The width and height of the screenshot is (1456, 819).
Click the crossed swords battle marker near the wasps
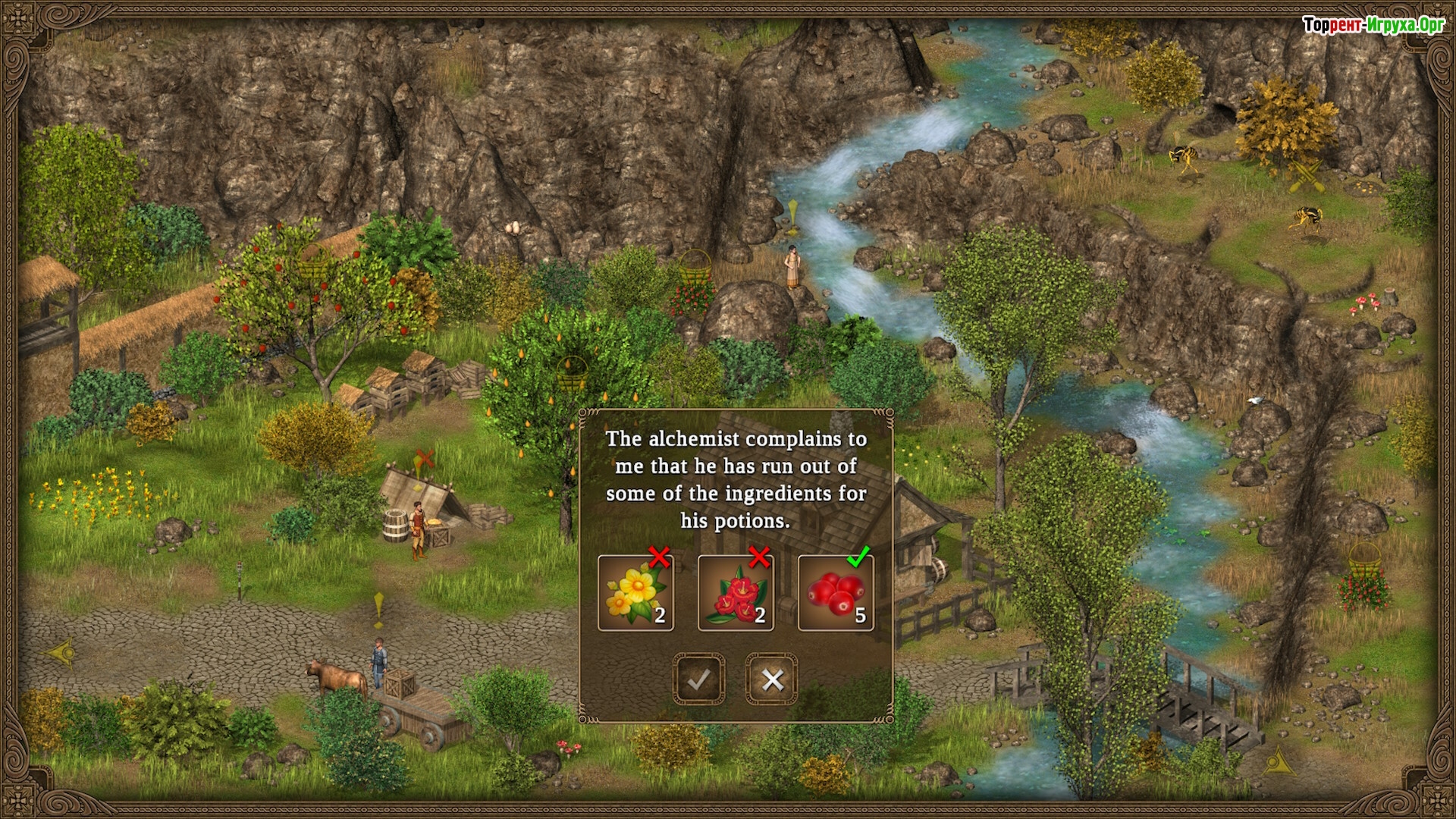pos(1306,176)
